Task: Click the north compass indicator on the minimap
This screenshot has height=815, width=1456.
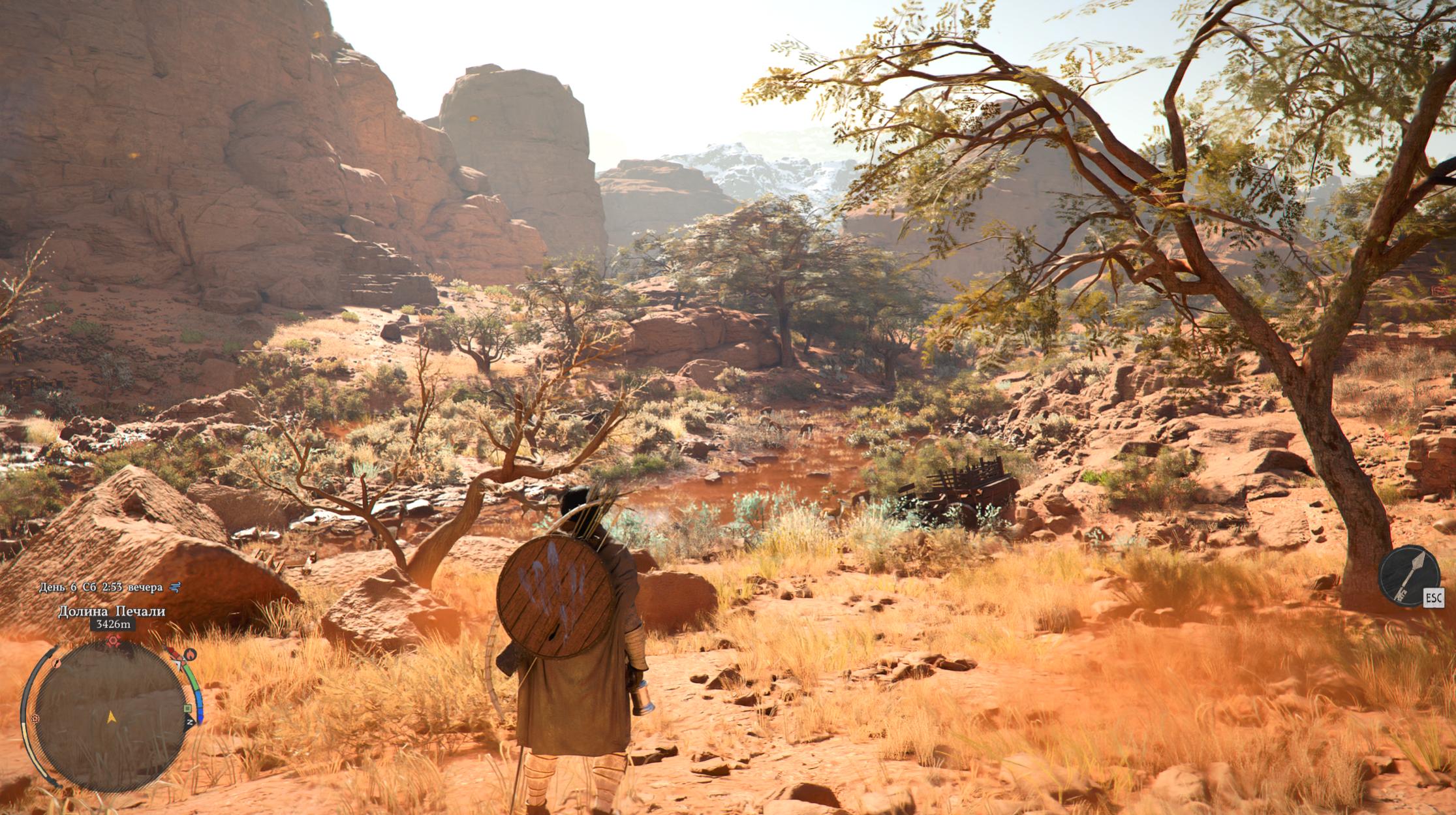Action: pos(190,722)
